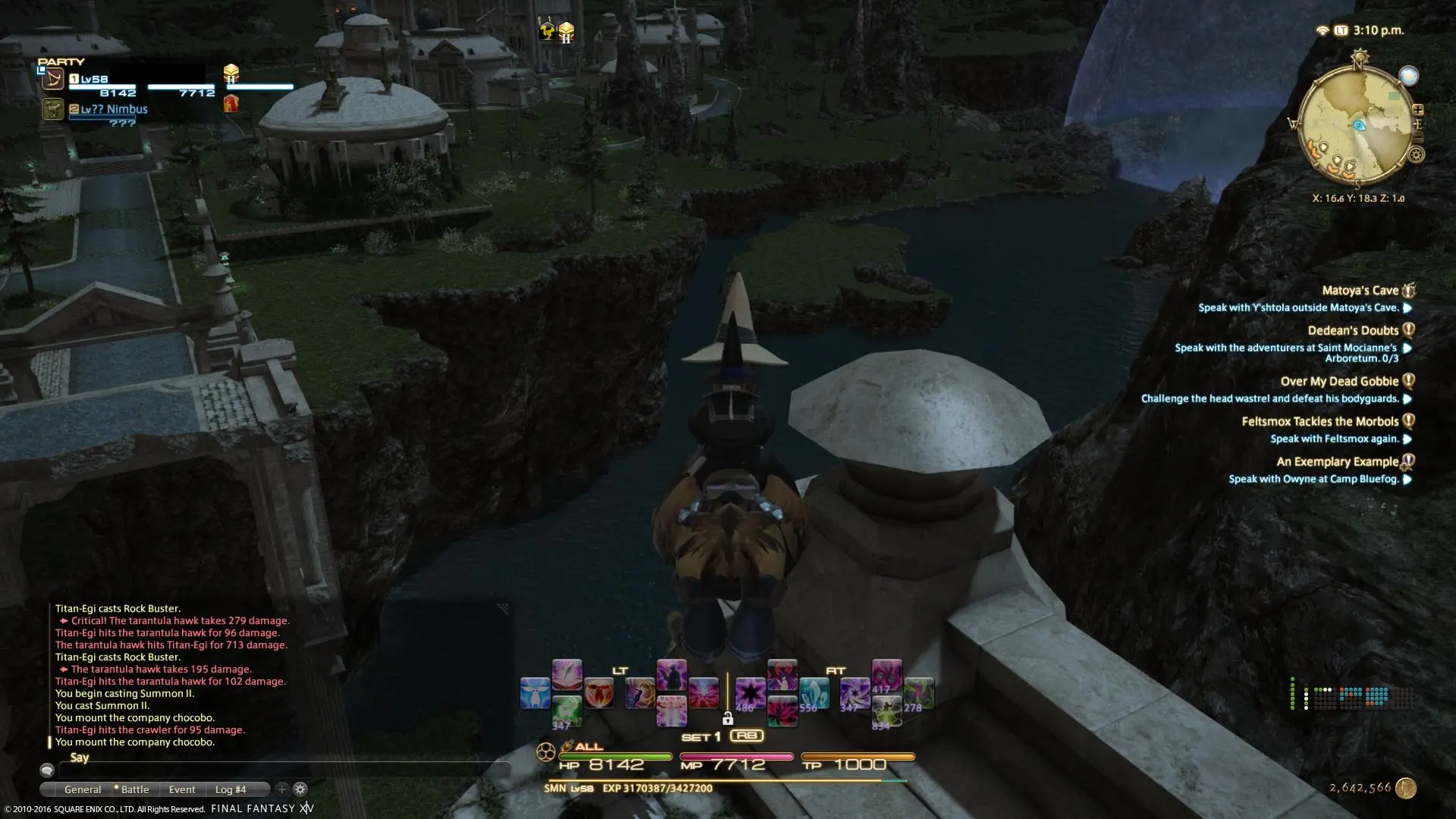Image resolution: width=1456 pixels, height=819 pixels.
Task: Select Over My Dead Gobbie quest
Action: click(1339, 382)
